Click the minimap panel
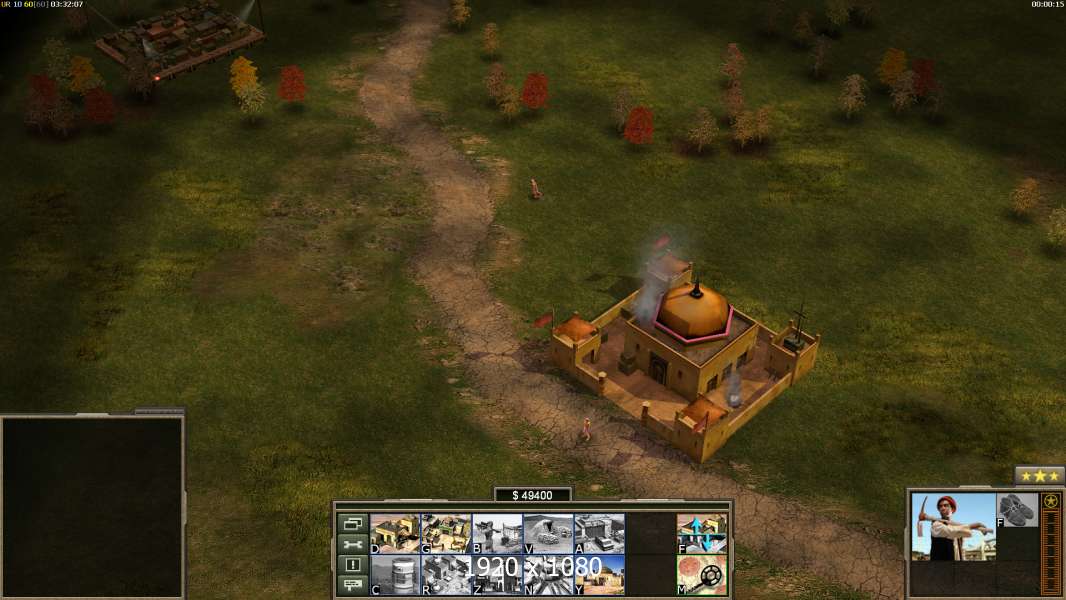Screen dimensions: 1066x600 coord(92,507)
